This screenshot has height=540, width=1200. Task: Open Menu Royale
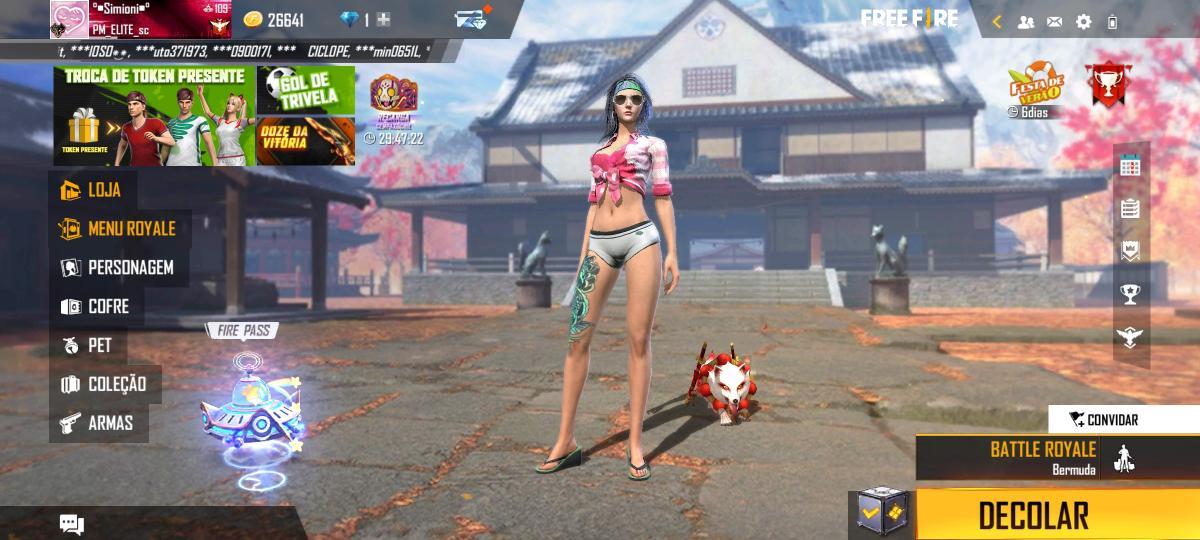pos(118,229)
